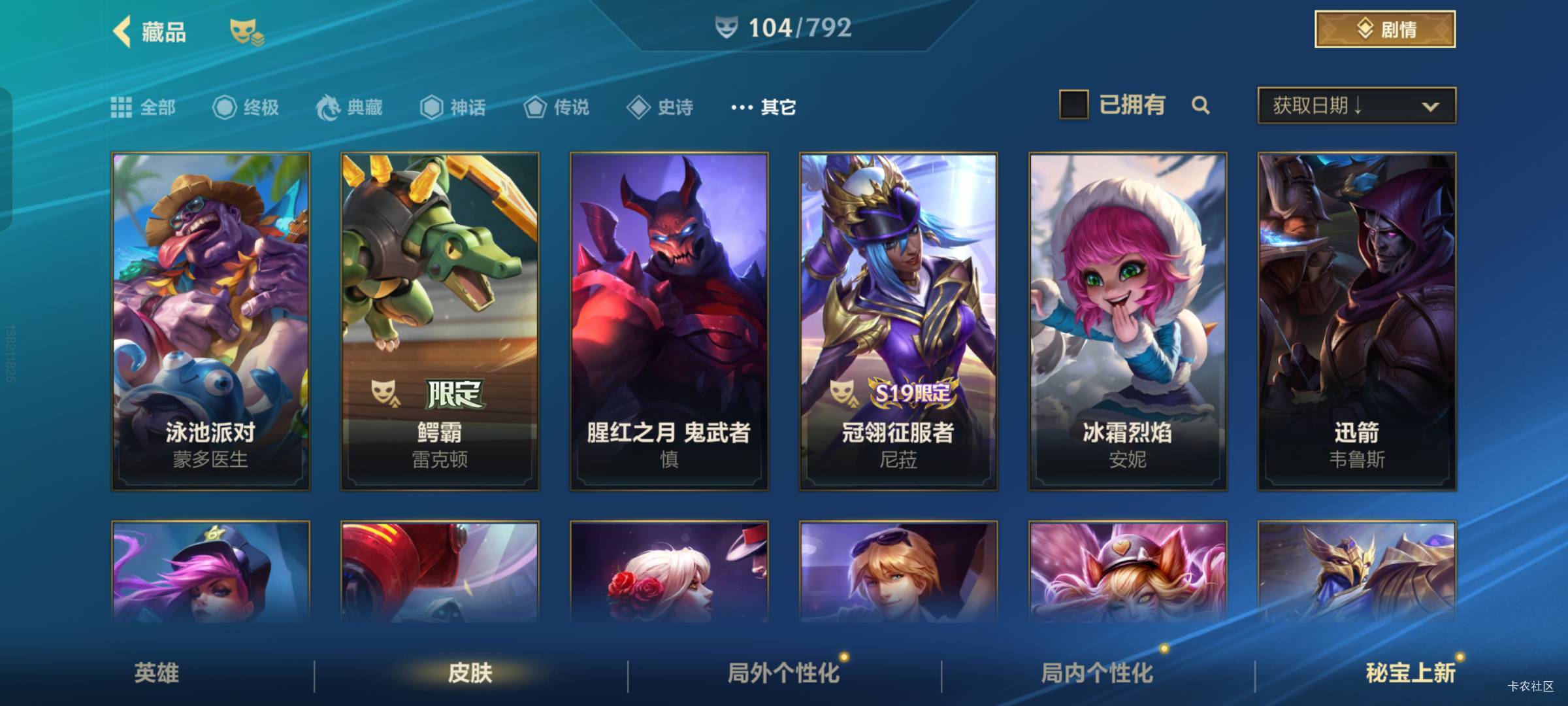Go to the 秘宝上新 bottom tab
Image resolution: width=1568 pixels, height=706 pixels.
point(1411,673)
